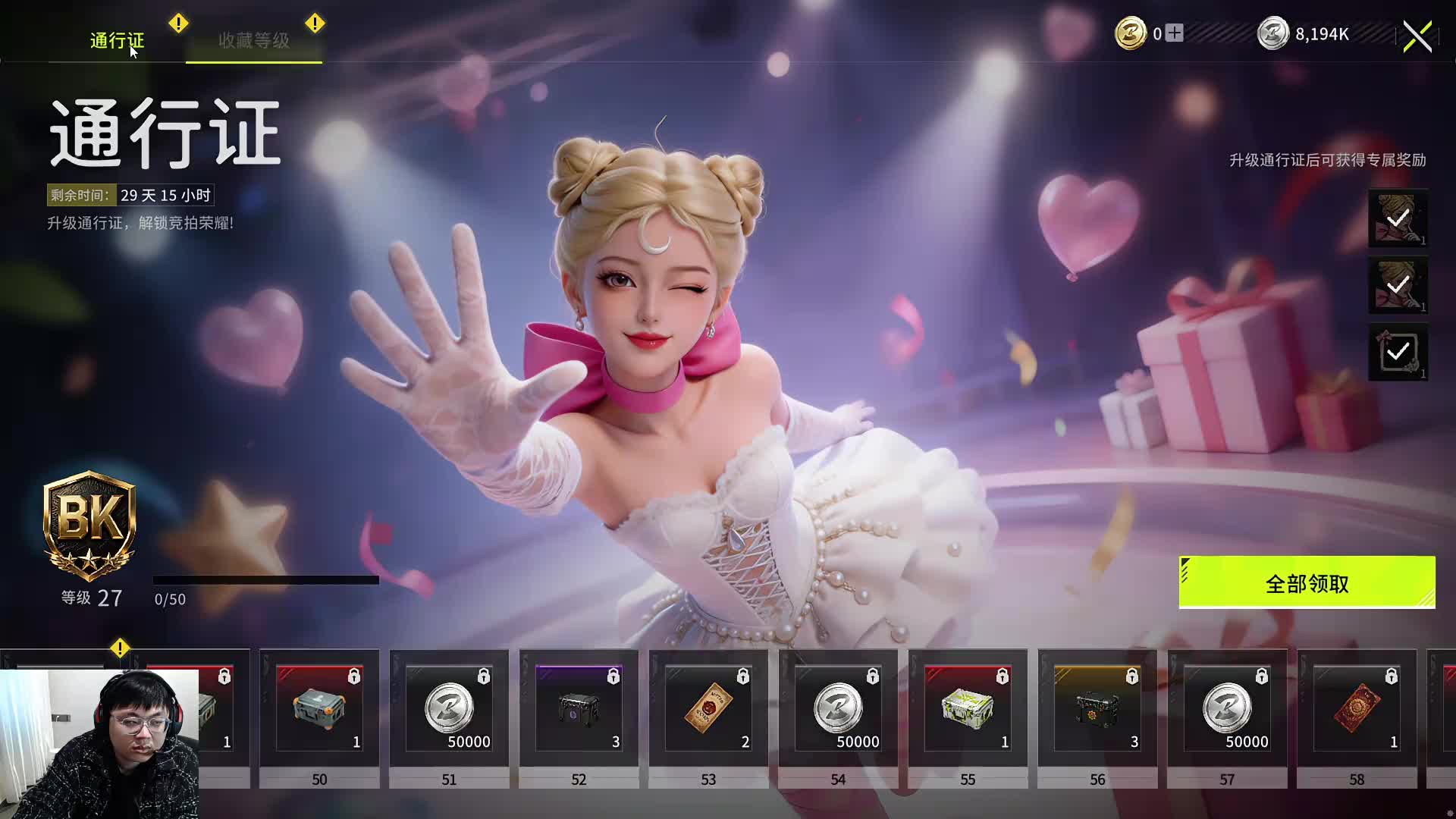
Task: Select the level 58 red card reward
Action: (x=1357, y=709)
